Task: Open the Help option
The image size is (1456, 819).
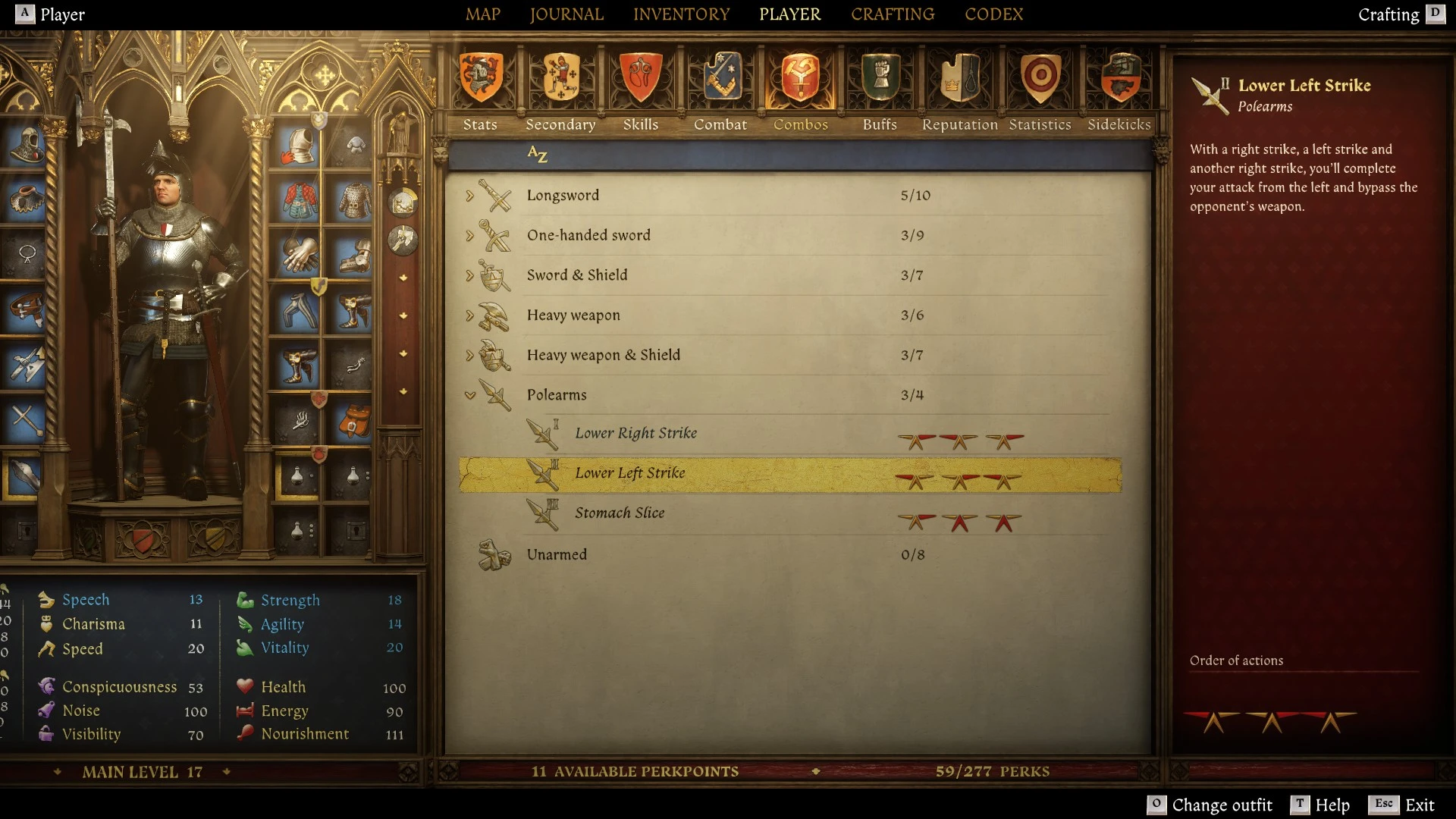Action: [1328, 805]
